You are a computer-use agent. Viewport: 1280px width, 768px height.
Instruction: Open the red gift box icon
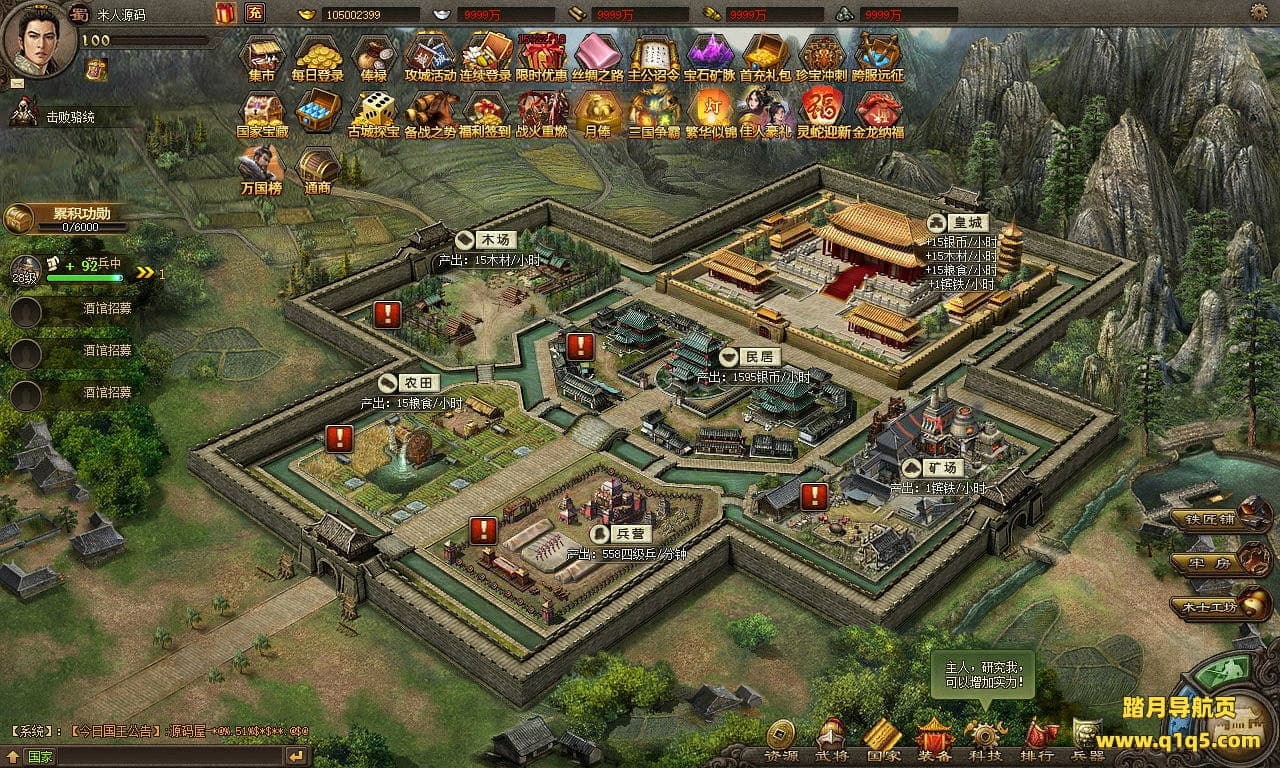[224, 13]
